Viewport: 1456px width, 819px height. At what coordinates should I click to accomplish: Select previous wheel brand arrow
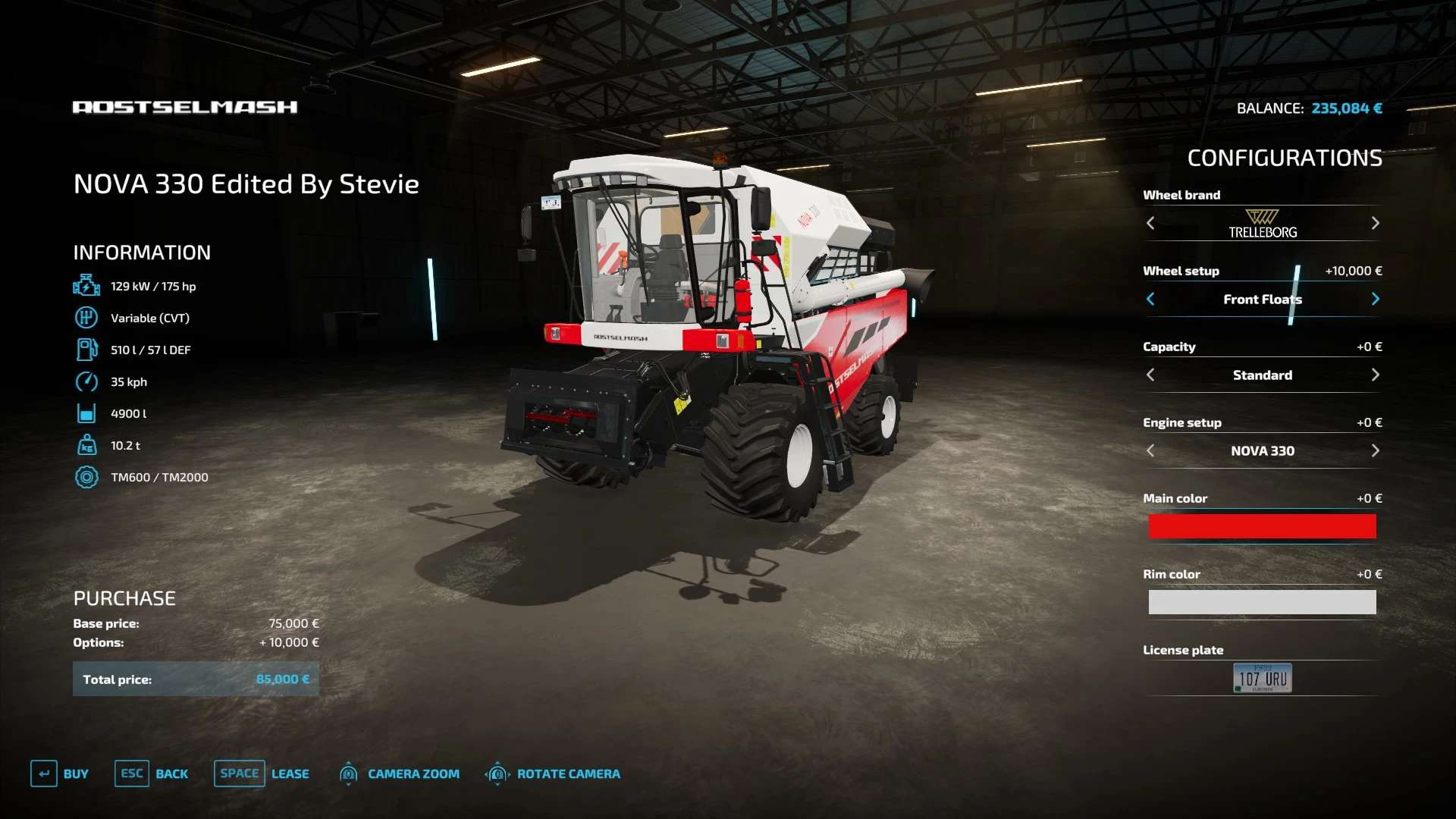point(1150,223)
